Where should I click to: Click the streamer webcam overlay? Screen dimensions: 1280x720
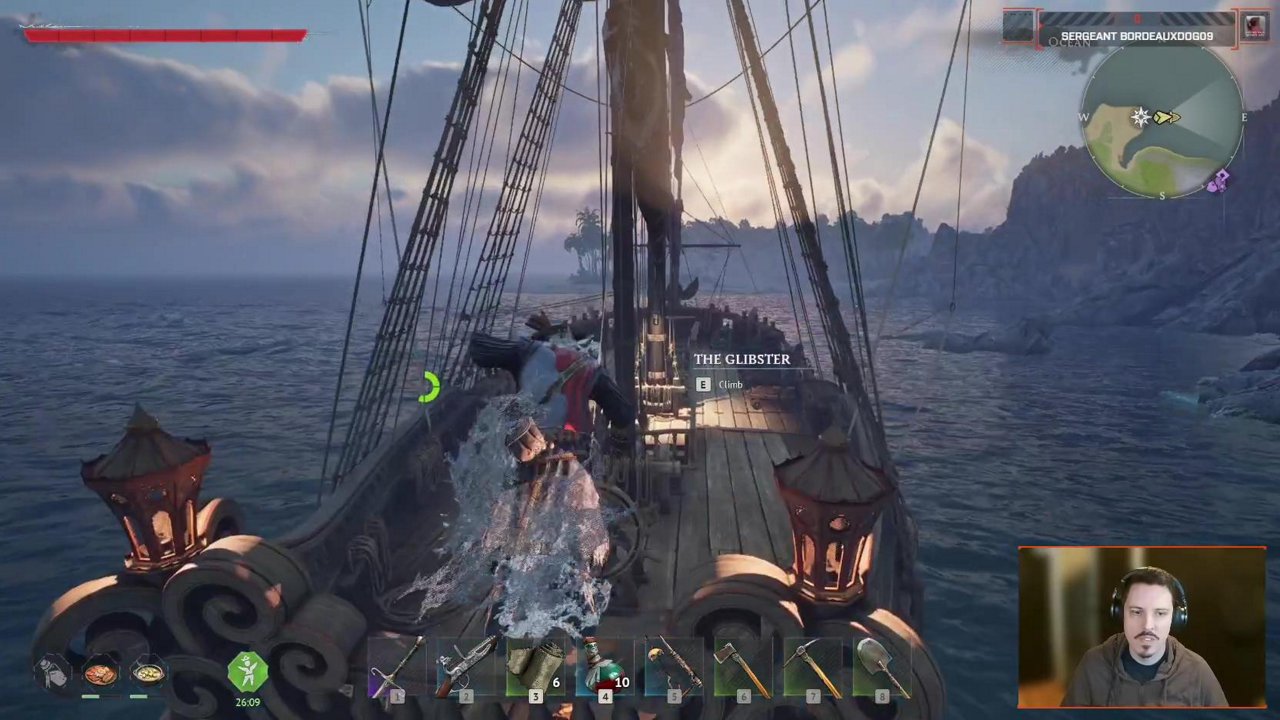pyautogui.click(x=1142, y=627)
